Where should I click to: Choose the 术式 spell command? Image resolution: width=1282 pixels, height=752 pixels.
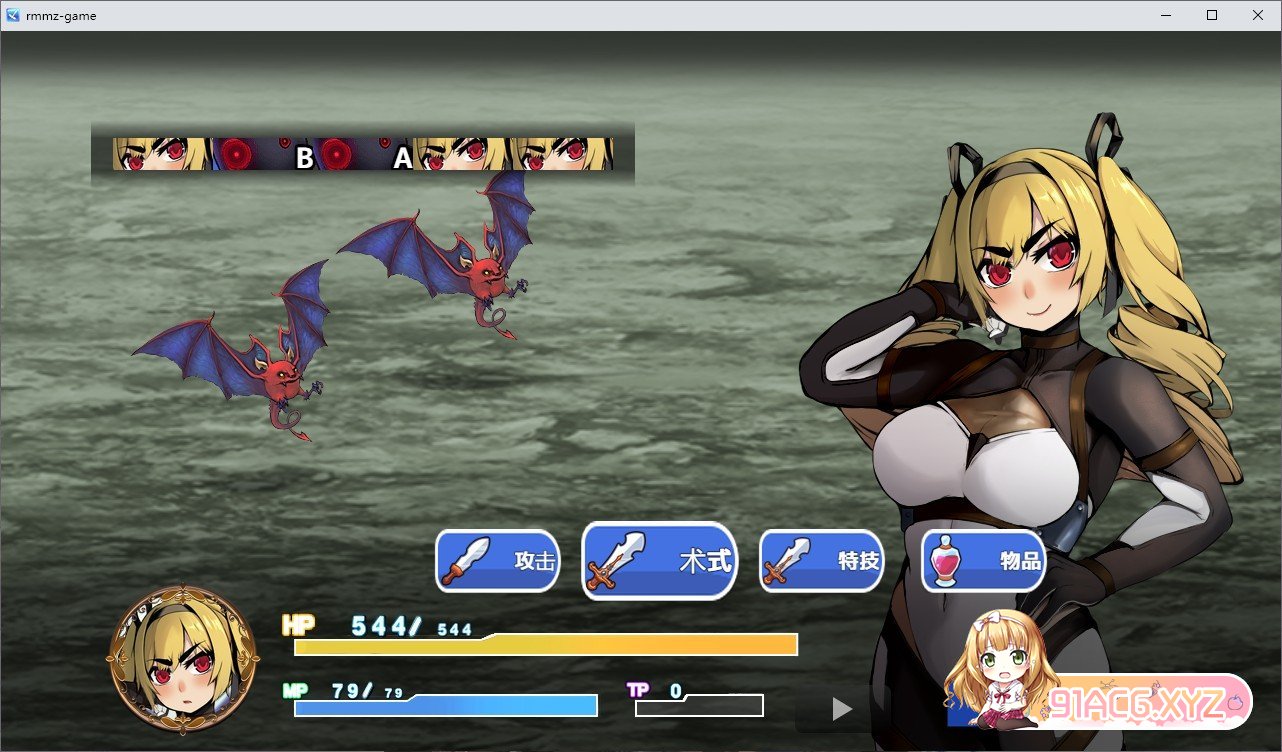[660, 561]
